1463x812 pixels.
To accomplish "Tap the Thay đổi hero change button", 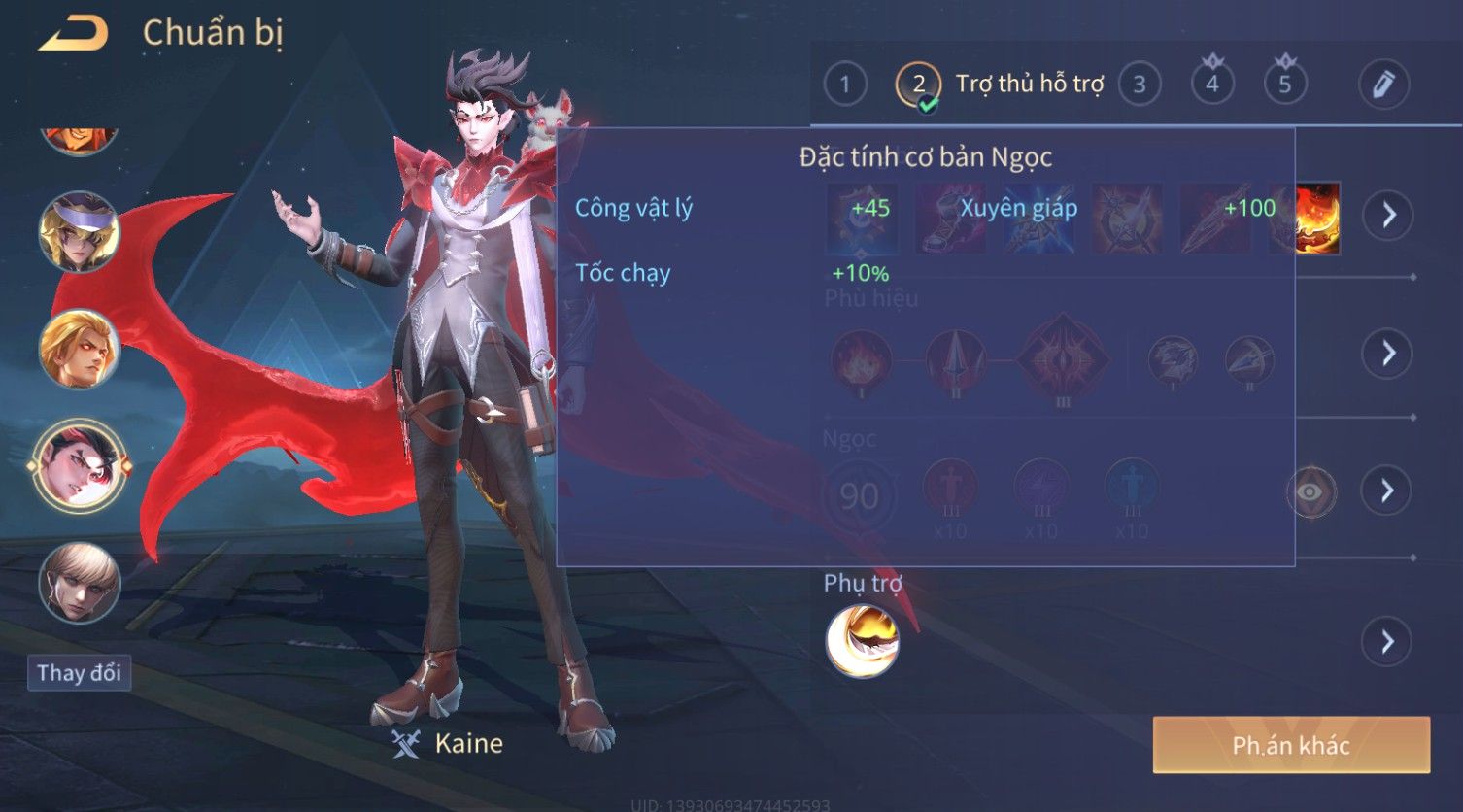I will [79, 673].
